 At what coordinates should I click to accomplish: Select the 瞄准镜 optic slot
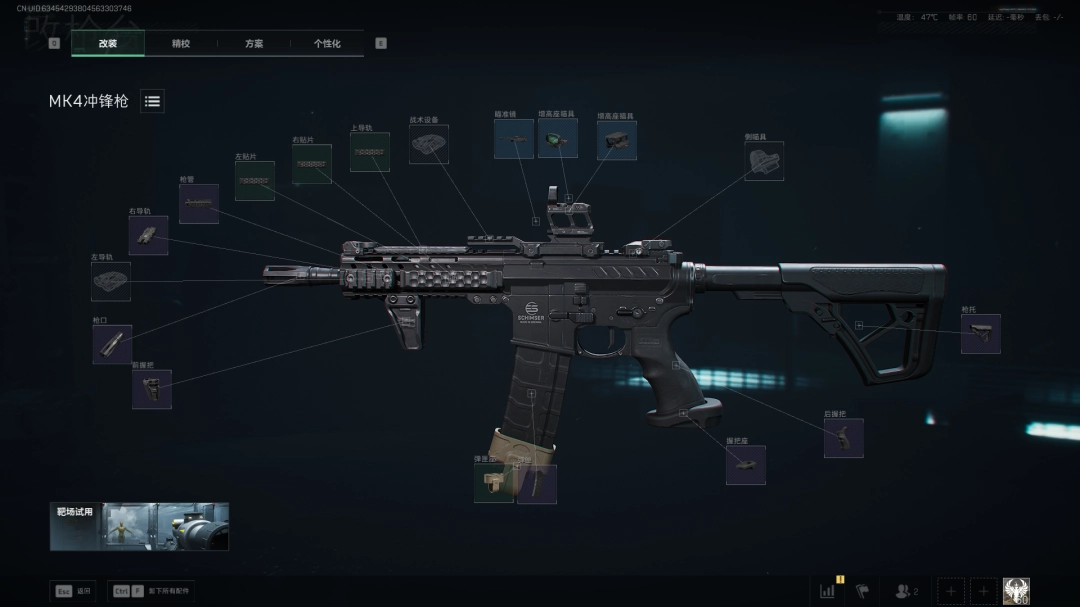coord(514,139)
